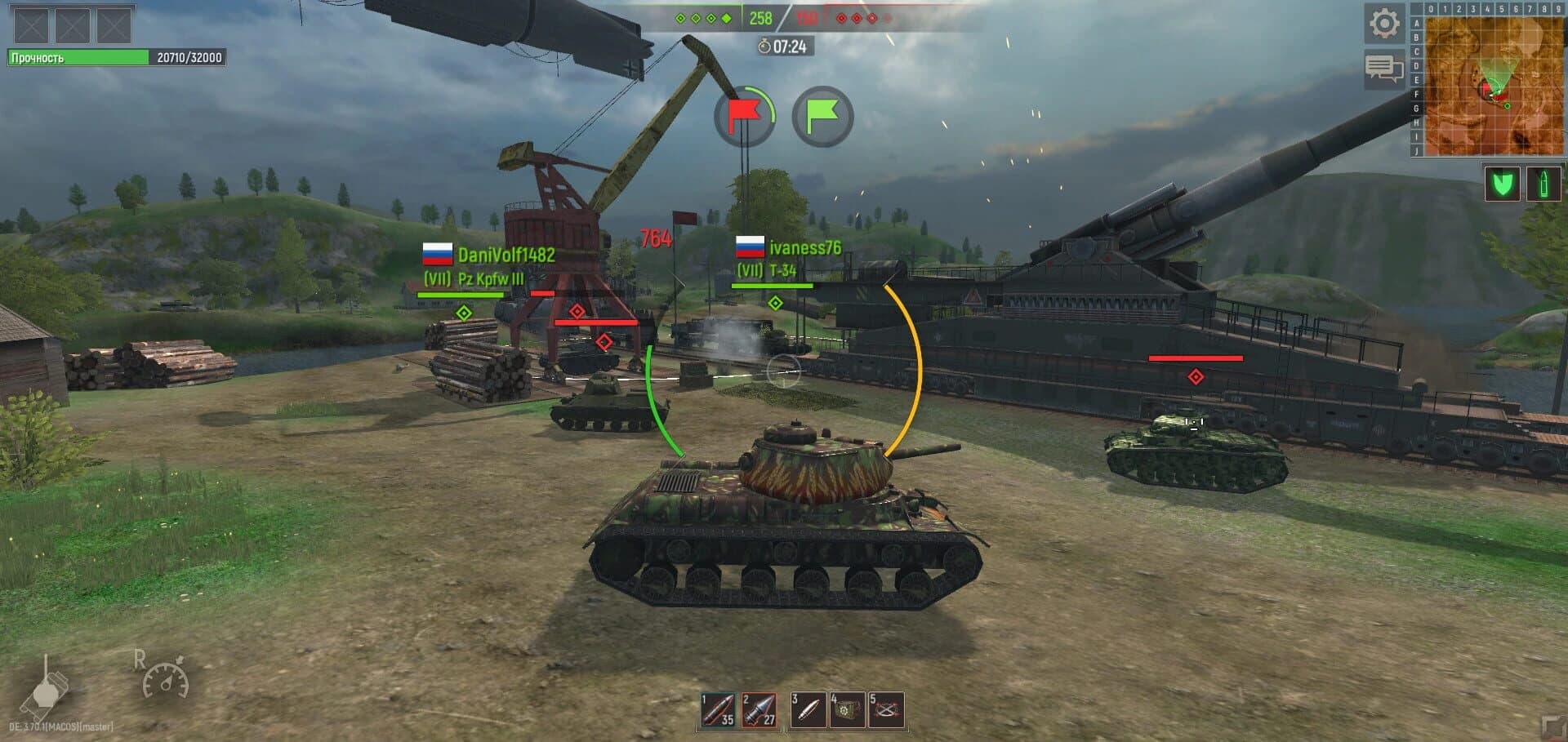Screen dimensions: 1568x742
Task: Switch to AP shells in ammo slot 1
Action: click(715, 709)
